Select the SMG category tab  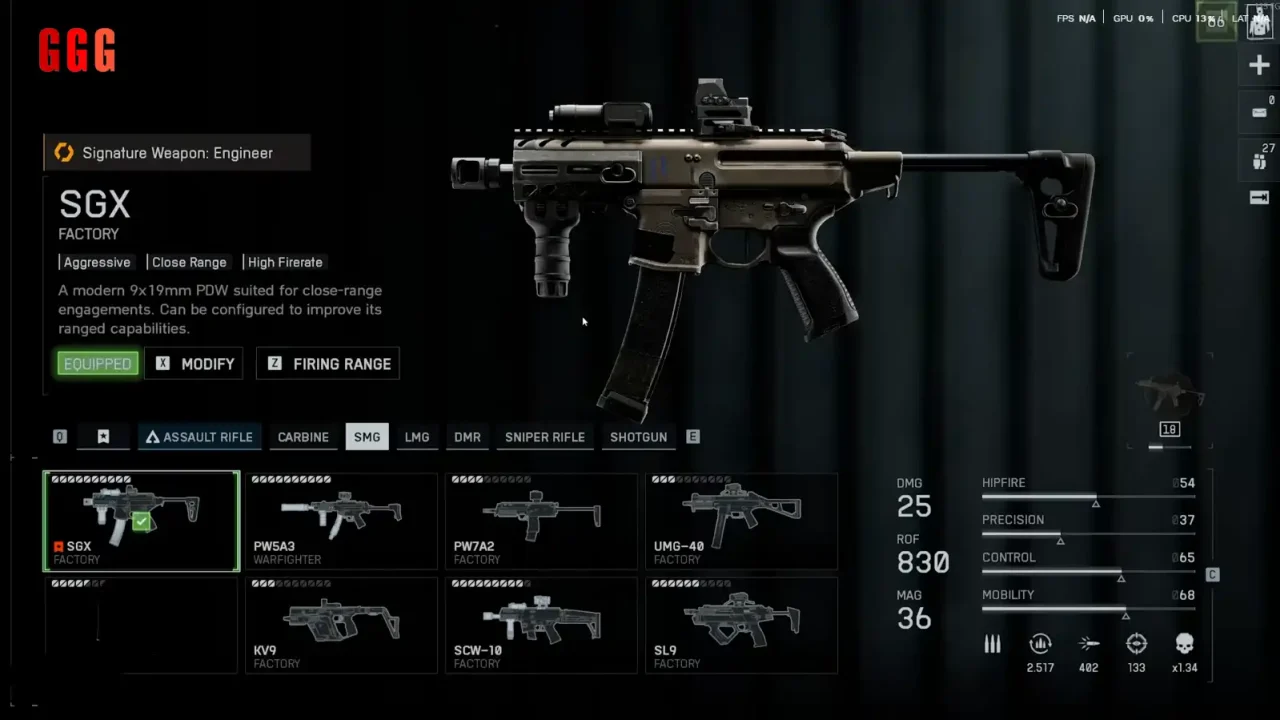(367, 437)
